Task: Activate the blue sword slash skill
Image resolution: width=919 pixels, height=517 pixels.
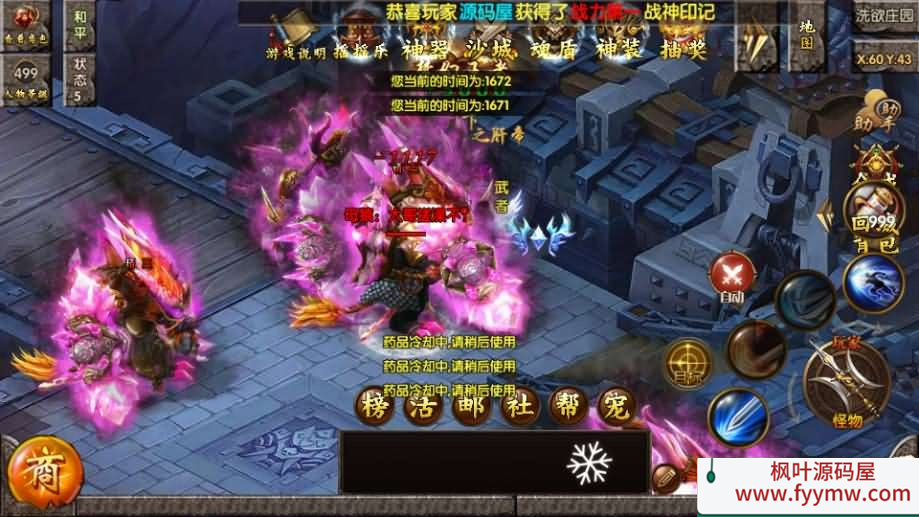Action: pyautogui.click(x=739, y=417)
